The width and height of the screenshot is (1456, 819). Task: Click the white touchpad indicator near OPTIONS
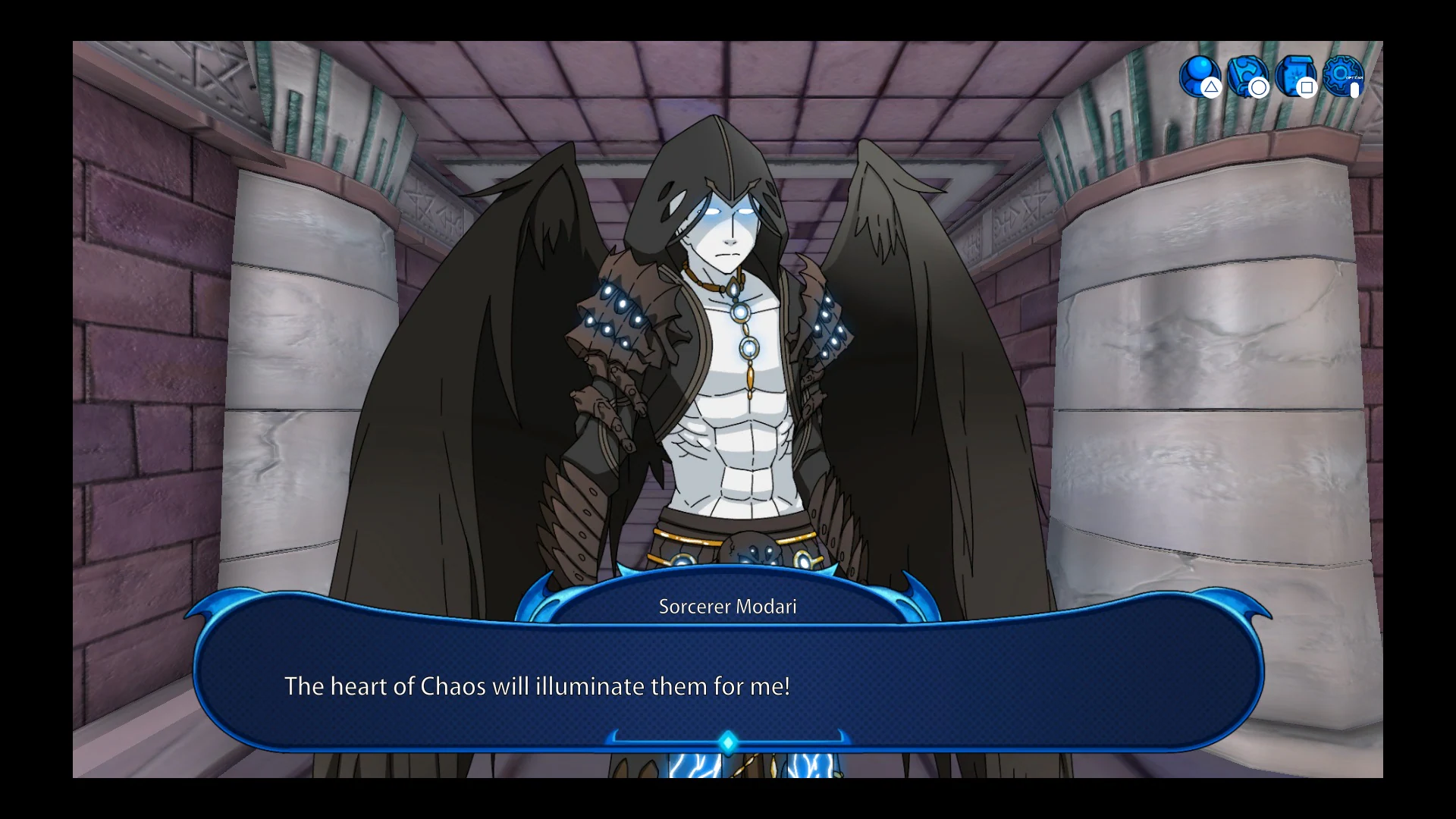(x=1354, y=90)
